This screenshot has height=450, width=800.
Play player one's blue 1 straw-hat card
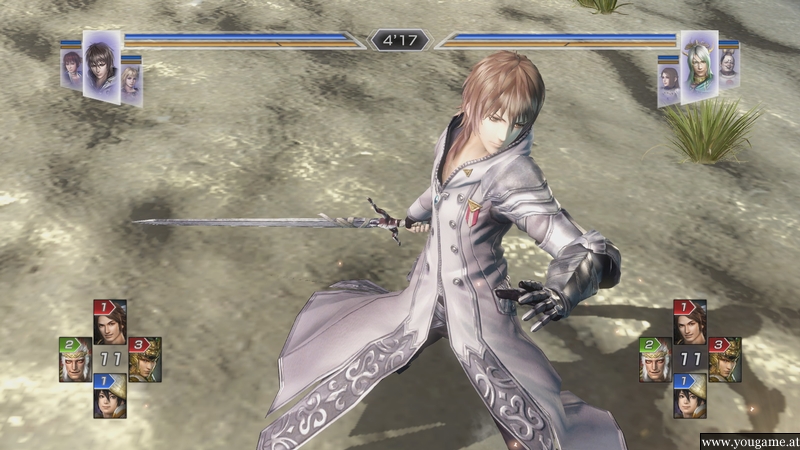(109, 396)
